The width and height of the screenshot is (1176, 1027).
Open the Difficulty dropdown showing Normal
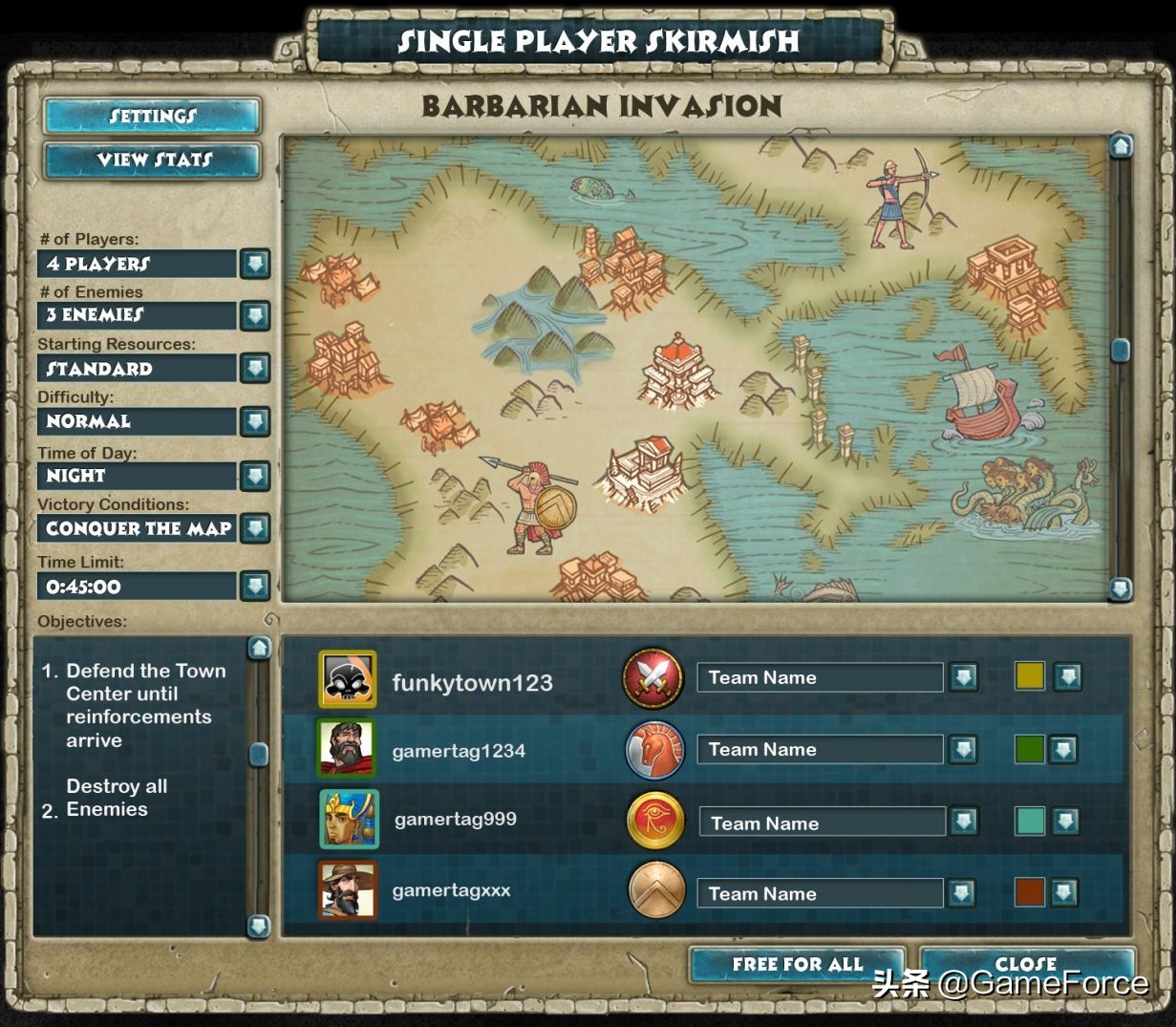pyautogui.click(x=255, y=421)
